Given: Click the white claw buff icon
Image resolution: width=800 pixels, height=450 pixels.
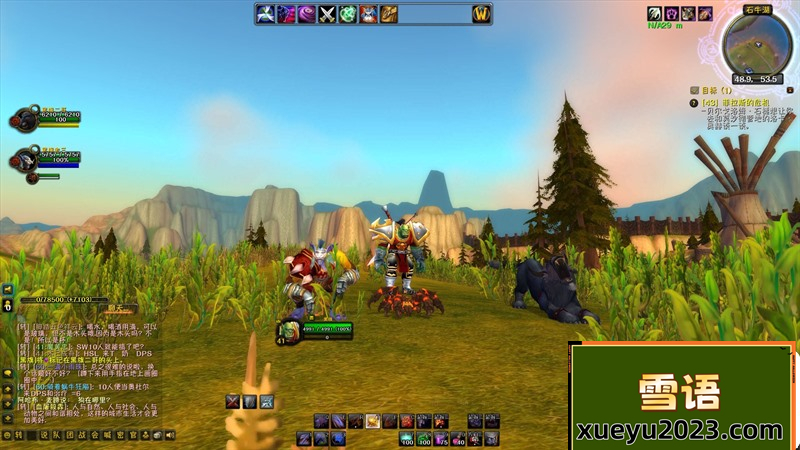Looking at the screenshot, I should [x=655, y=14].
